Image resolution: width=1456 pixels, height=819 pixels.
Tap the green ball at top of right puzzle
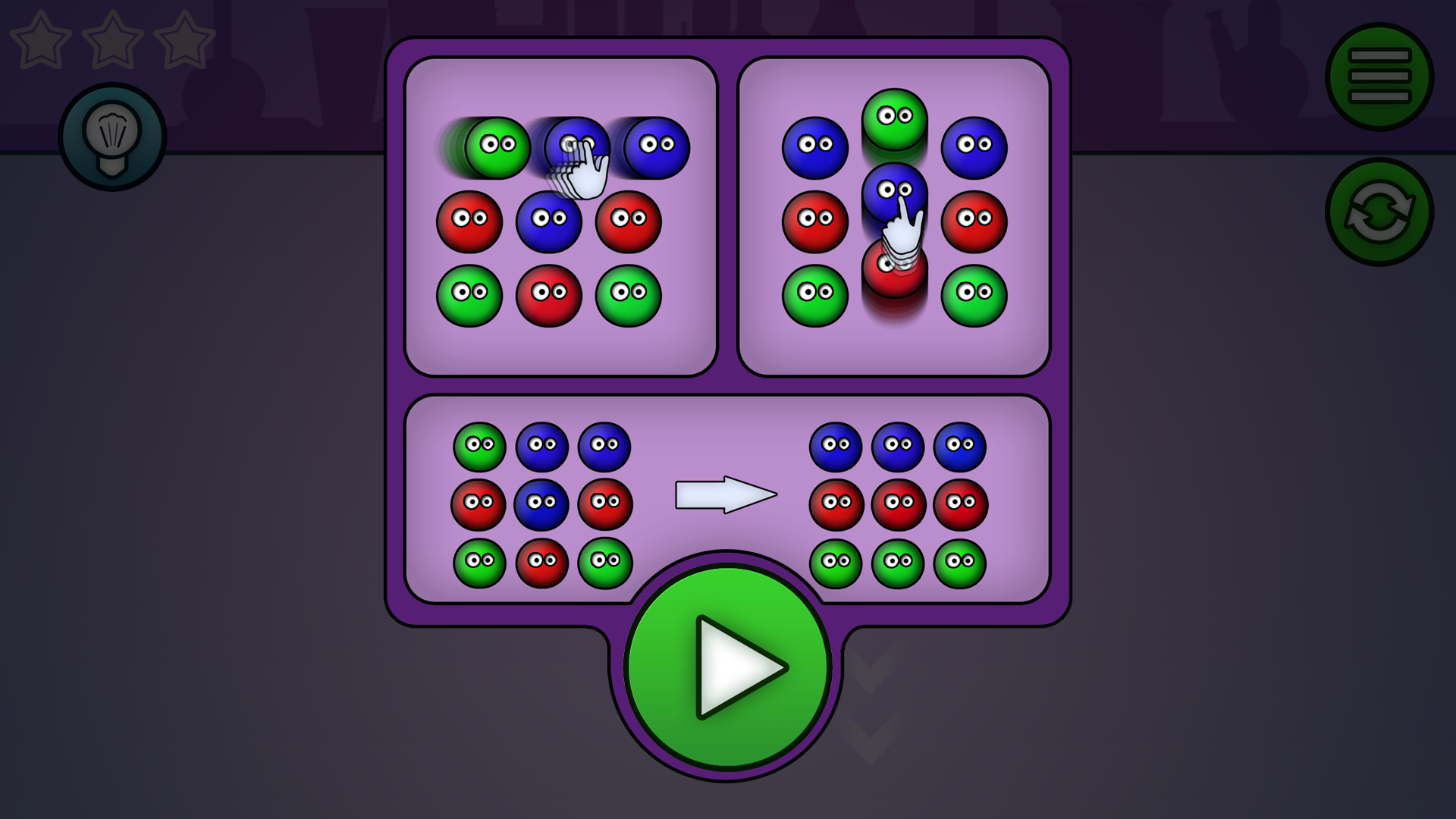click(x=894, y=116)
